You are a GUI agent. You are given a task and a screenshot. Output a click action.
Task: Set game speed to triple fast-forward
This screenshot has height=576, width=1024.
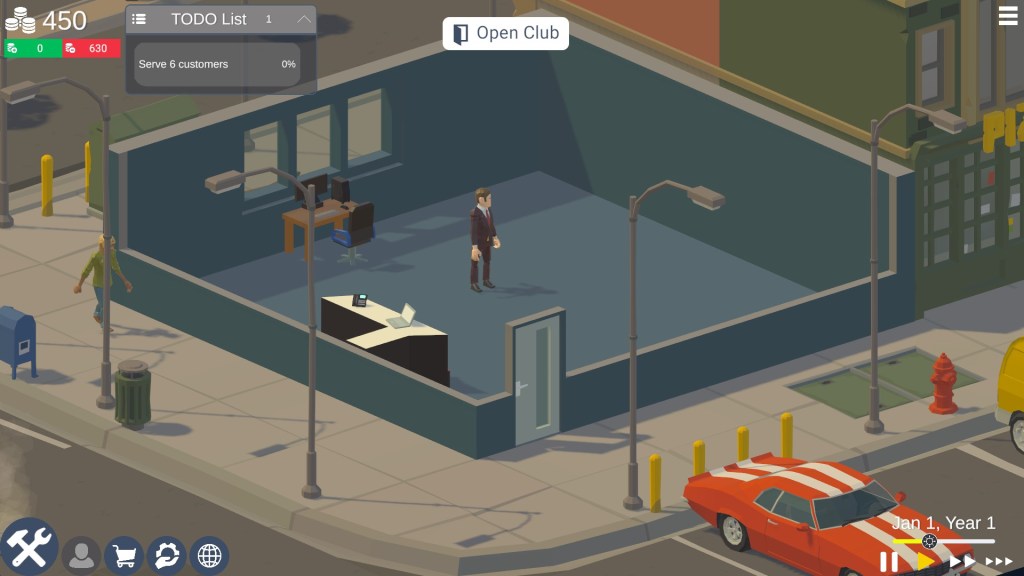pos(998,562)
